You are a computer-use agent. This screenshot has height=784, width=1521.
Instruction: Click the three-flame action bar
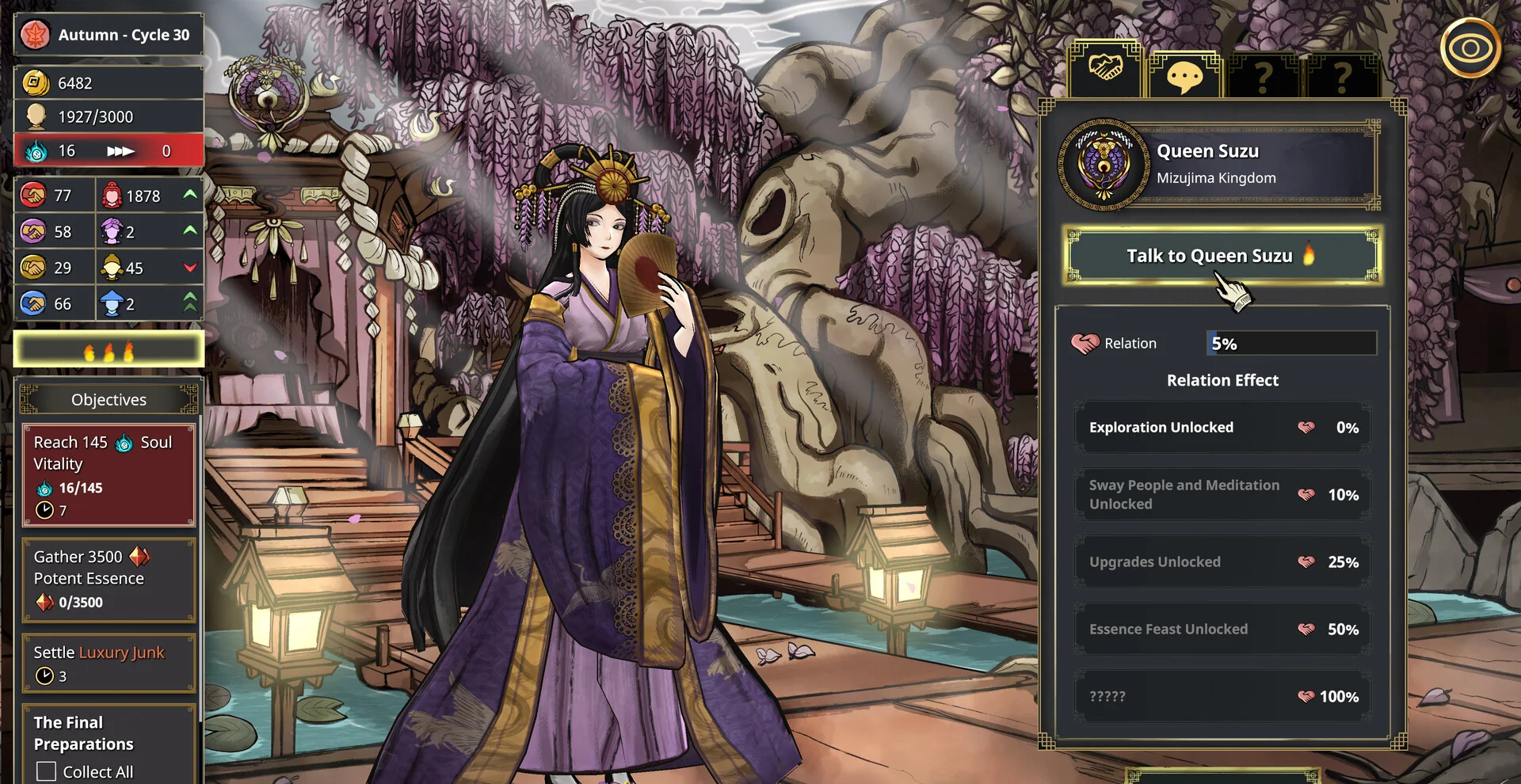coord(109,350)
